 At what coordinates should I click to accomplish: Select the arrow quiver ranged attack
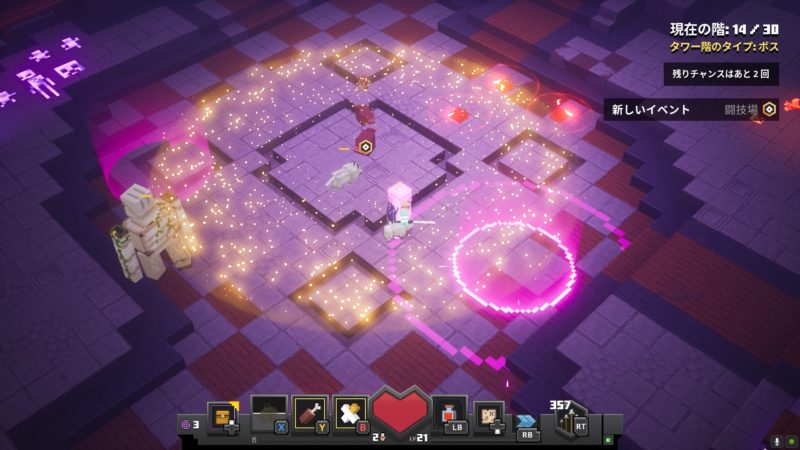[567, 420]
